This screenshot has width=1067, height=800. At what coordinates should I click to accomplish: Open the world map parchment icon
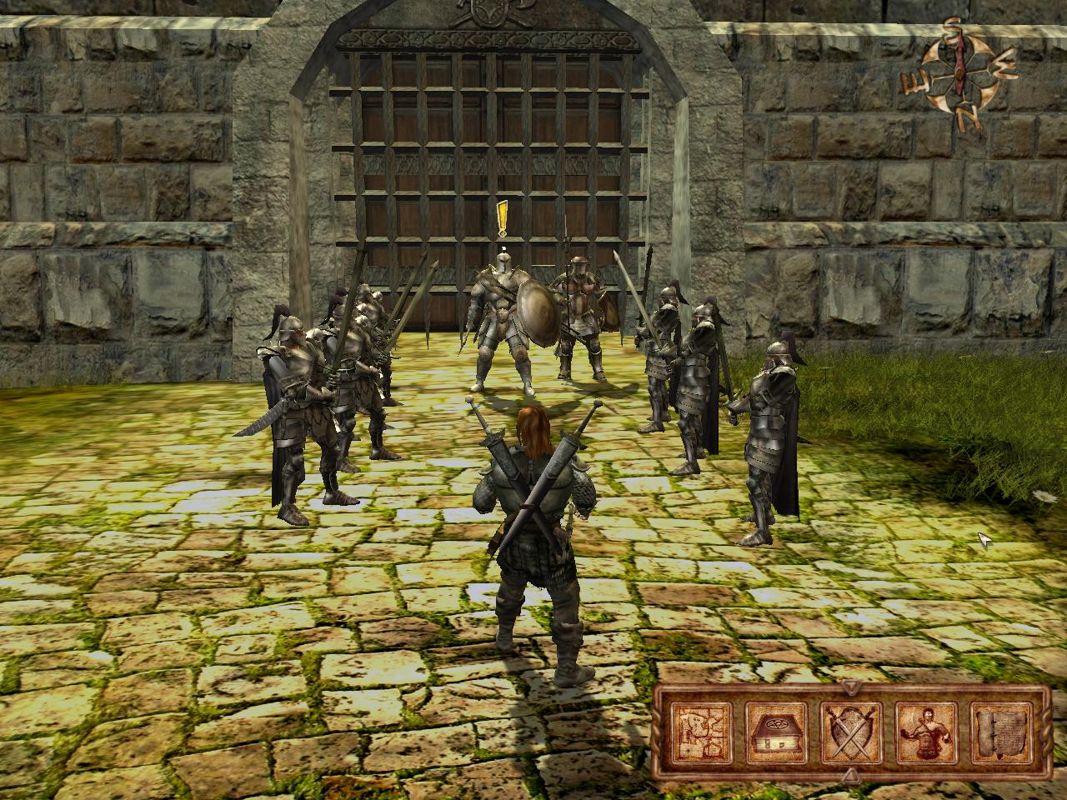point(700,732)
